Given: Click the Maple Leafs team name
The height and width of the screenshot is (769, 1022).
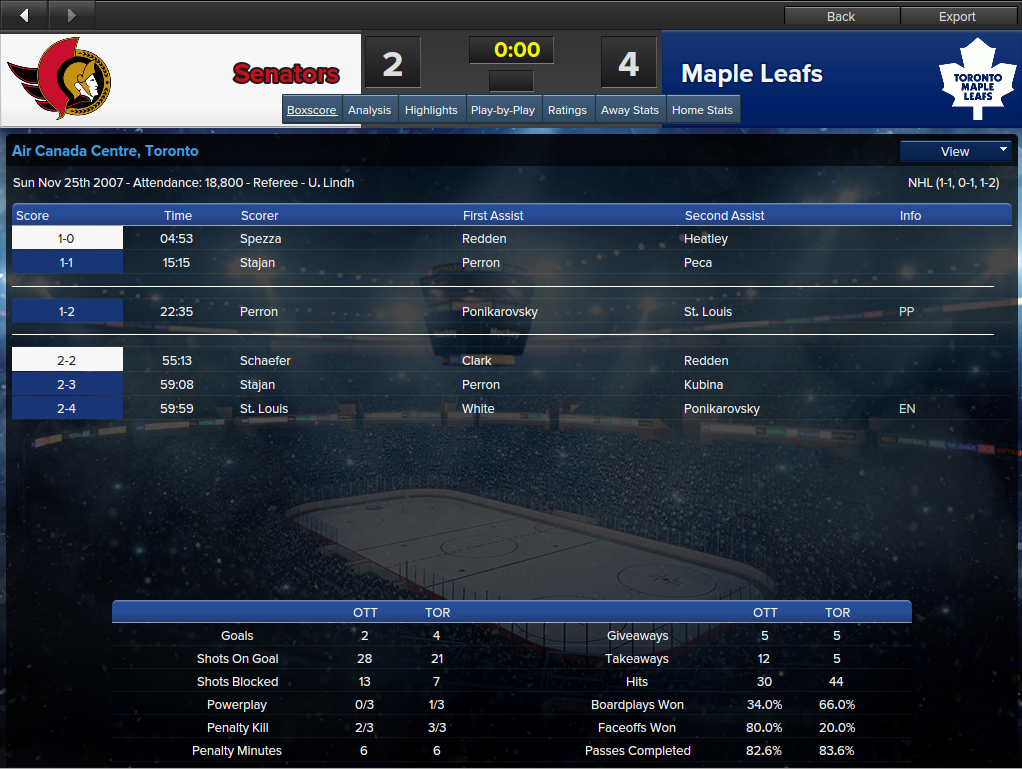Looking at the screenshot, I should point(752,74).
